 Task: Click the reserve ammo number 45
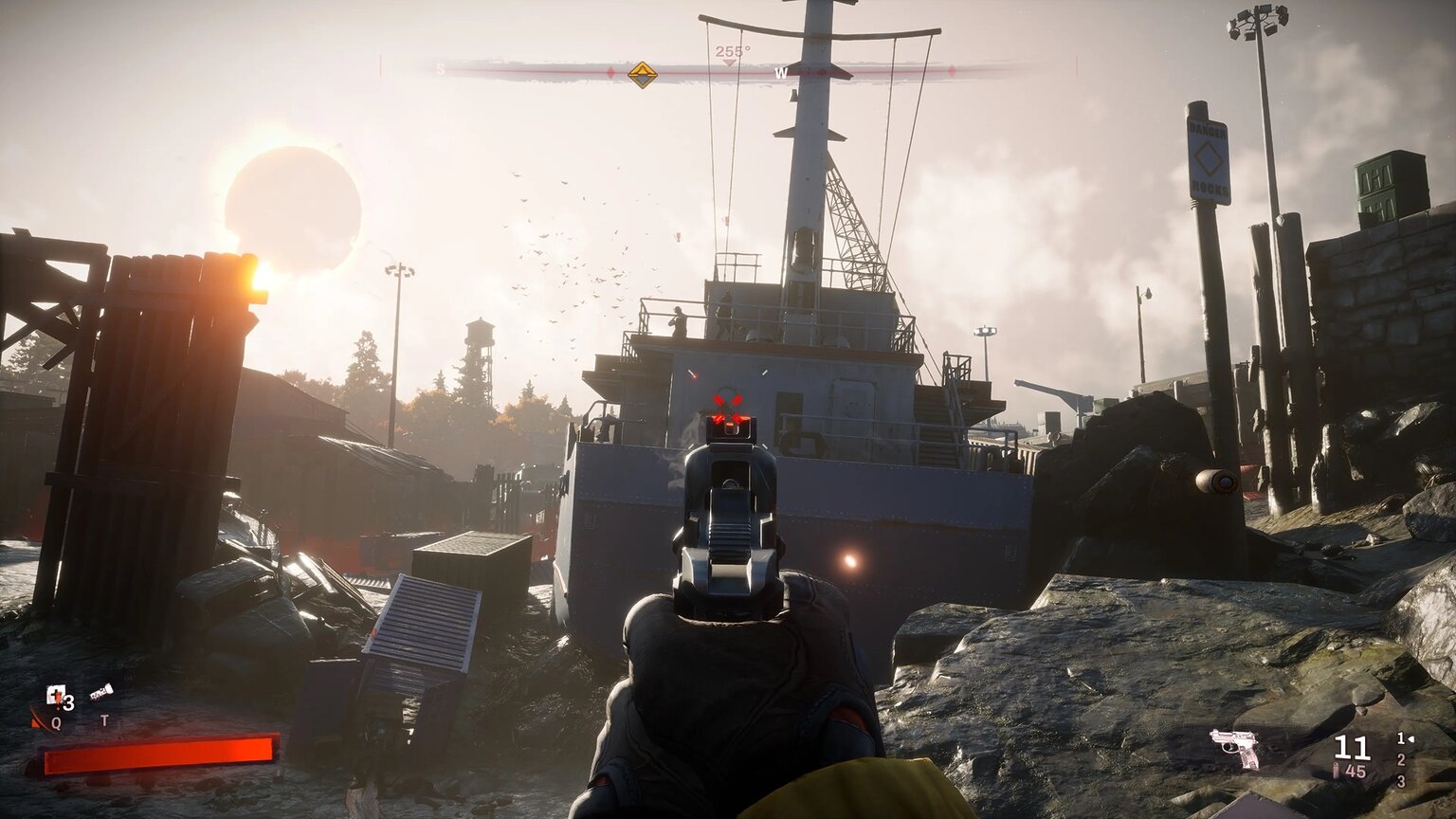(x=1356, y=770)
